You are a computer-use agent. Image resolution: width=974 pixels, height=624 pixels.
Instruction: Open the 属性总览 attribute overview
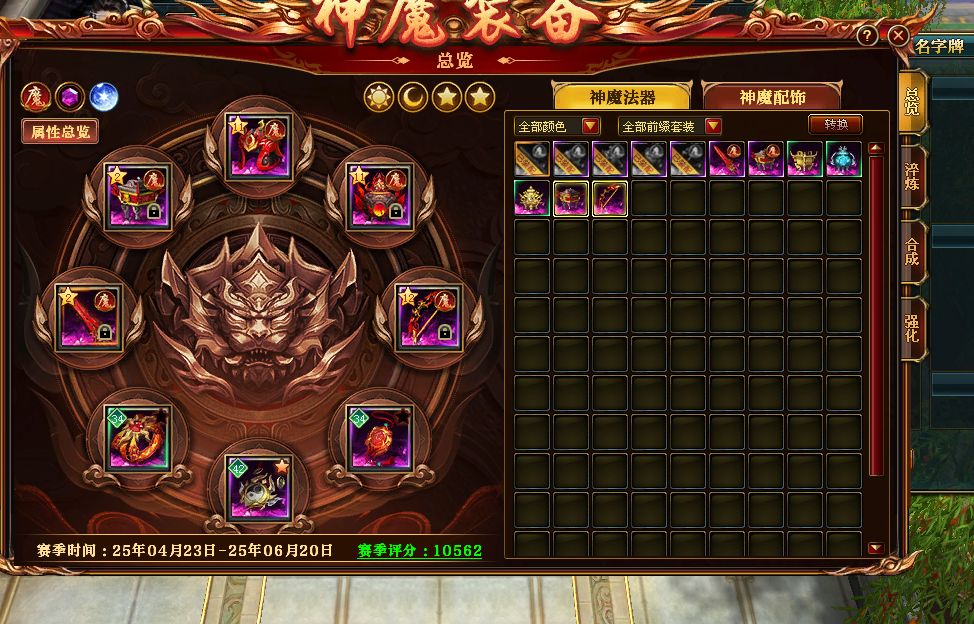(60, 131)
